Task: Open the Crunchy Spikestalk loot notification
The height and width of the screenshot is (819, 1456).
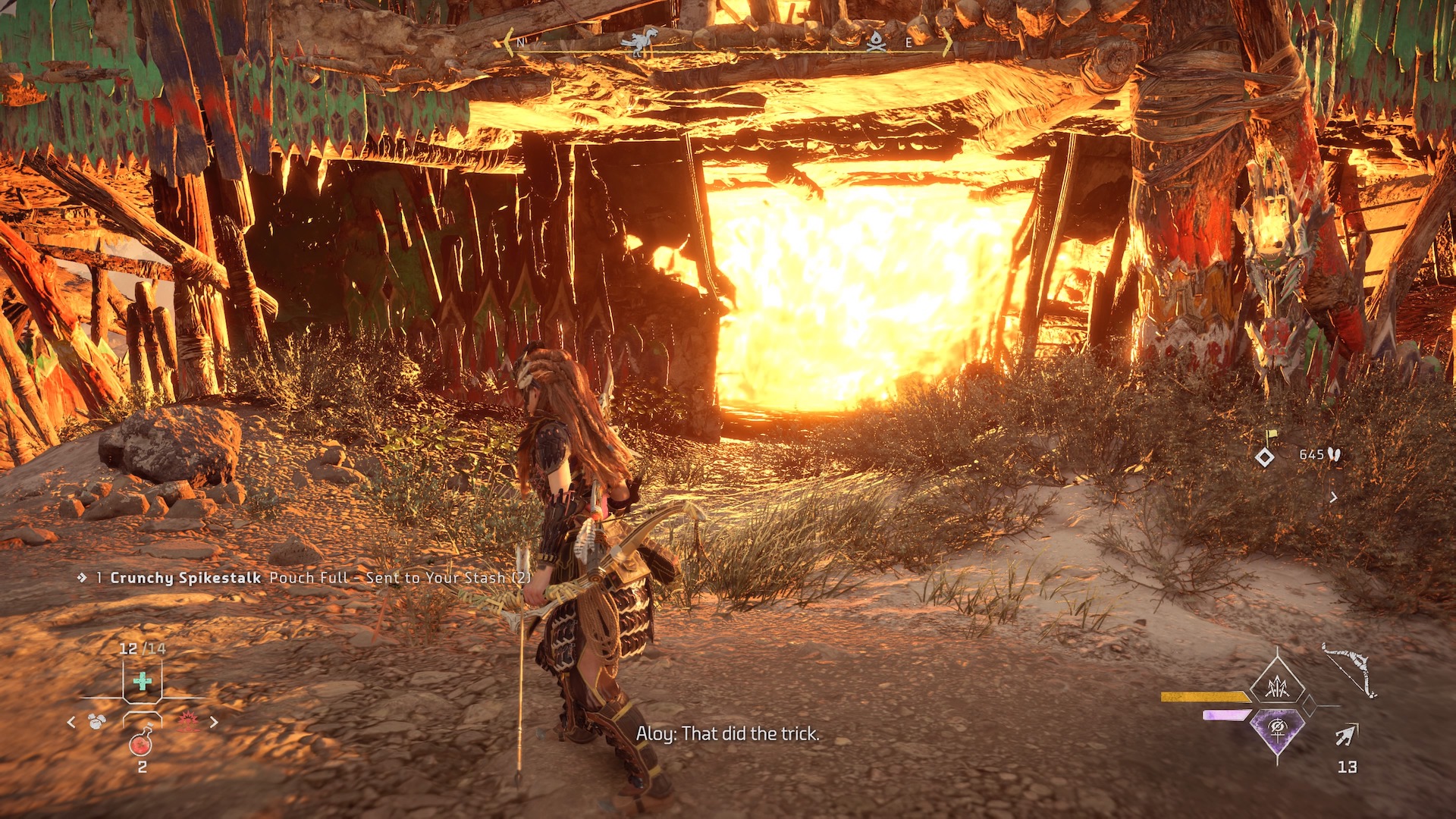Action: 303,578
